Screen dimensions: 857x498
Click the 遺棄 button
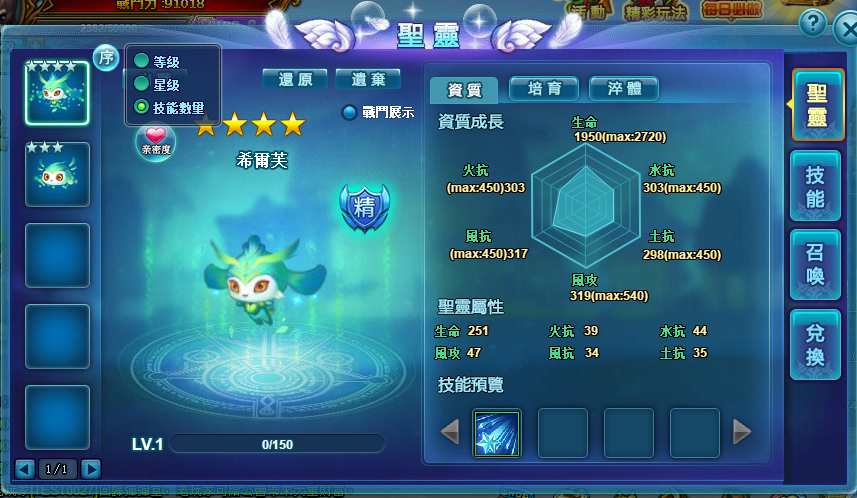tap(368, 79)
